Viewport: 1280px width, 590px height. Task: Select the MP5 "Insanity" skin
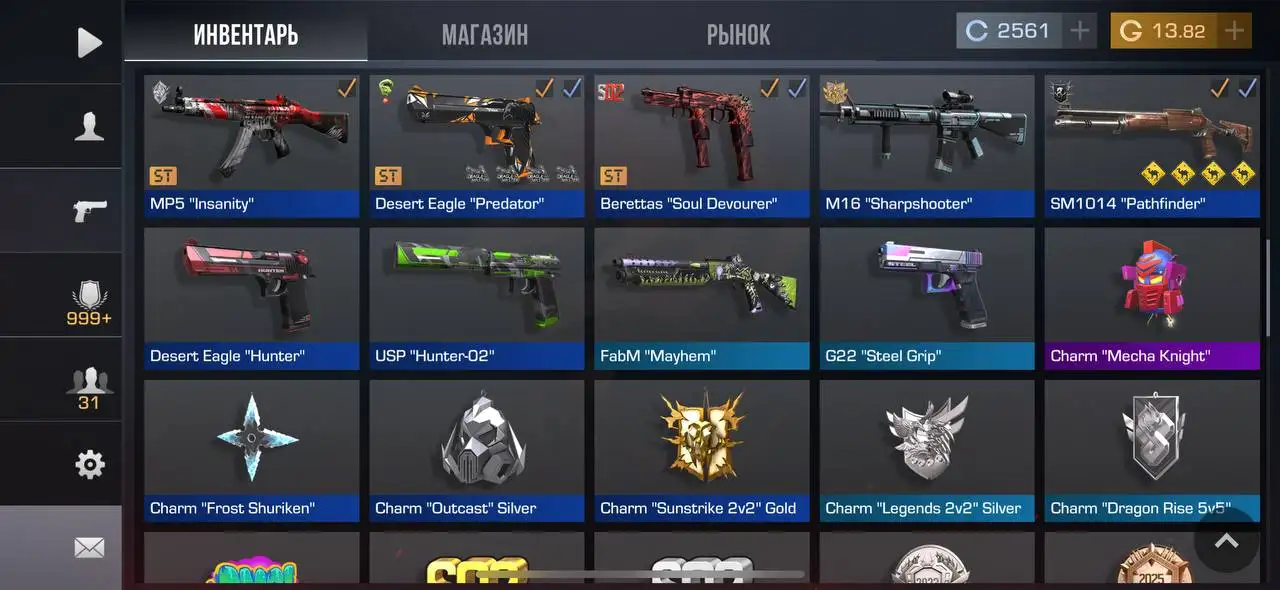(252, 146)
